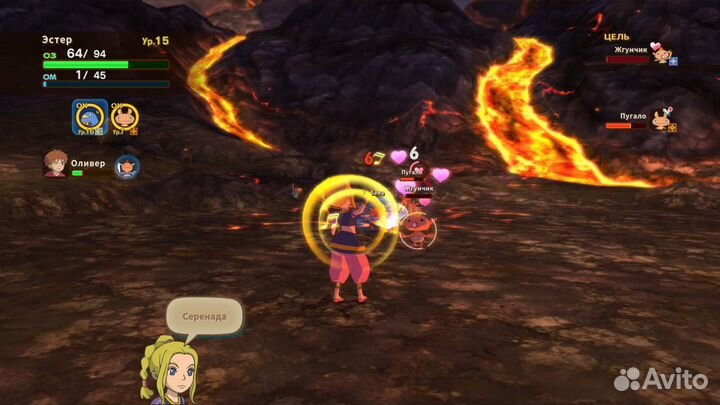Select Oliver's familiar icon beside his name
Image resolution: width=720 pixels, height=405 pixels.
coord(126,166)
